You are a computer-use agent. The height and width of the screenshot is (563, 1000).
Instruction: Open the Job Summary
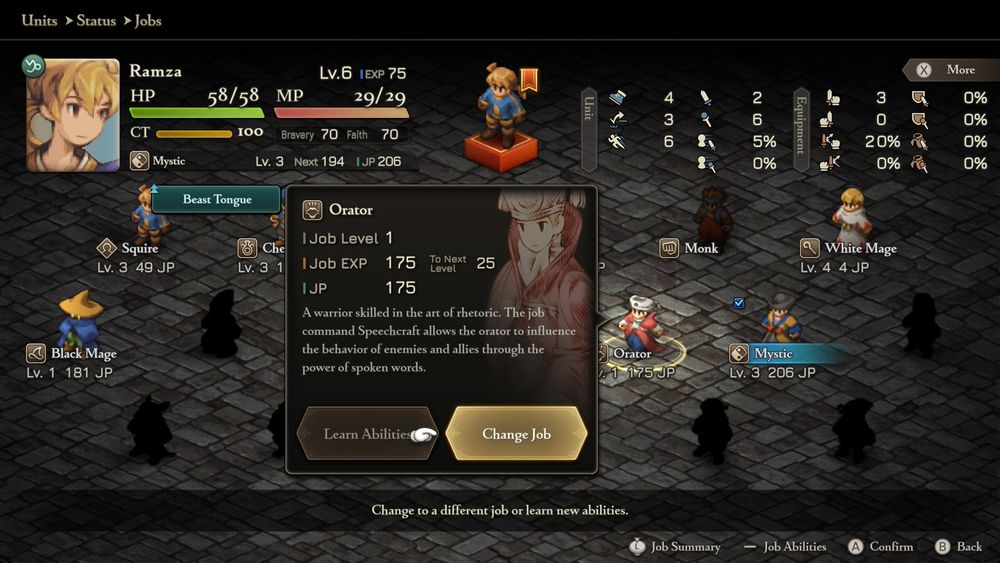point(685,547)
